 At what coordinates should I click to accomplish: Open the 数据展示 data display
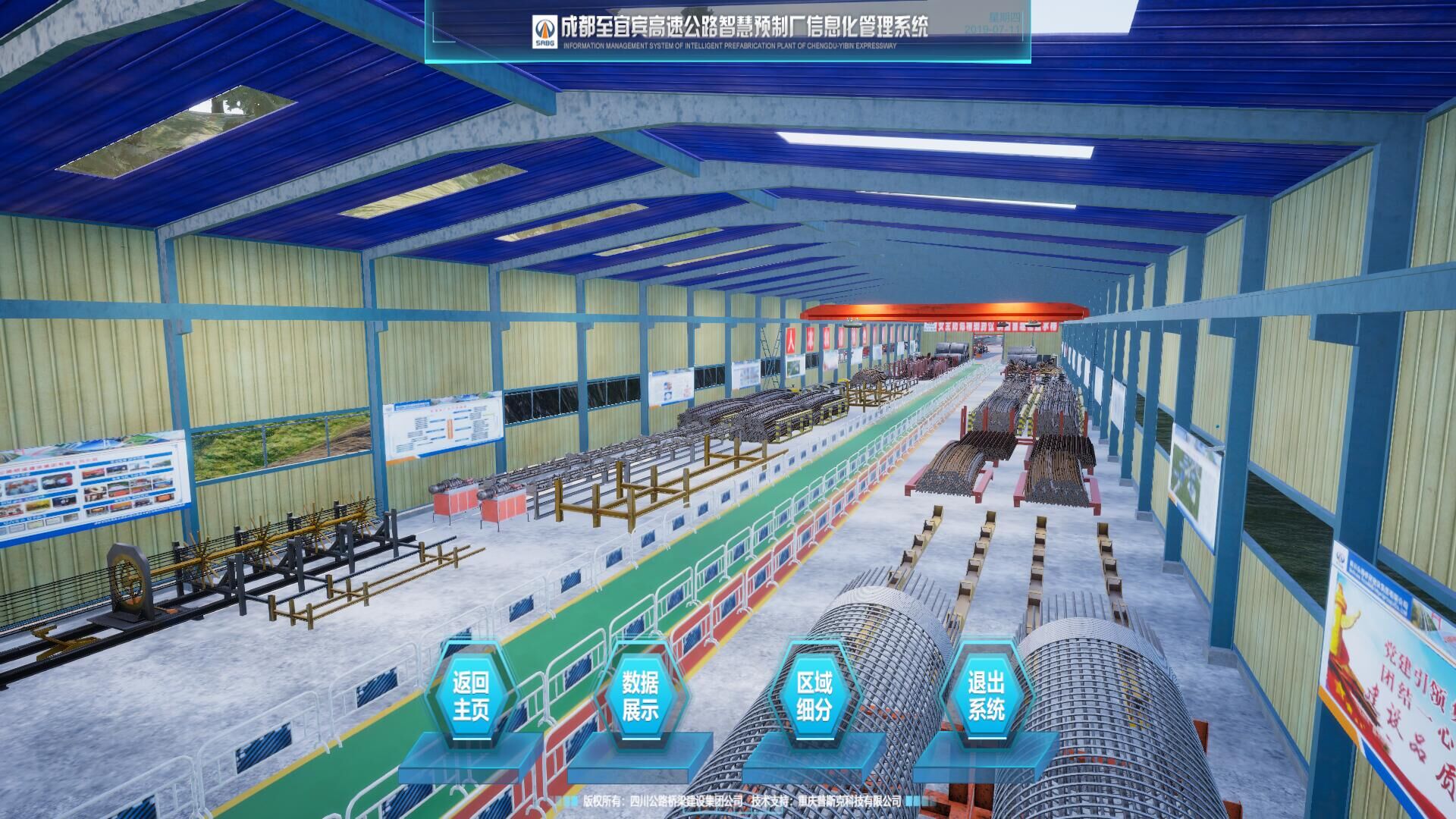click(x=640, y=696)
